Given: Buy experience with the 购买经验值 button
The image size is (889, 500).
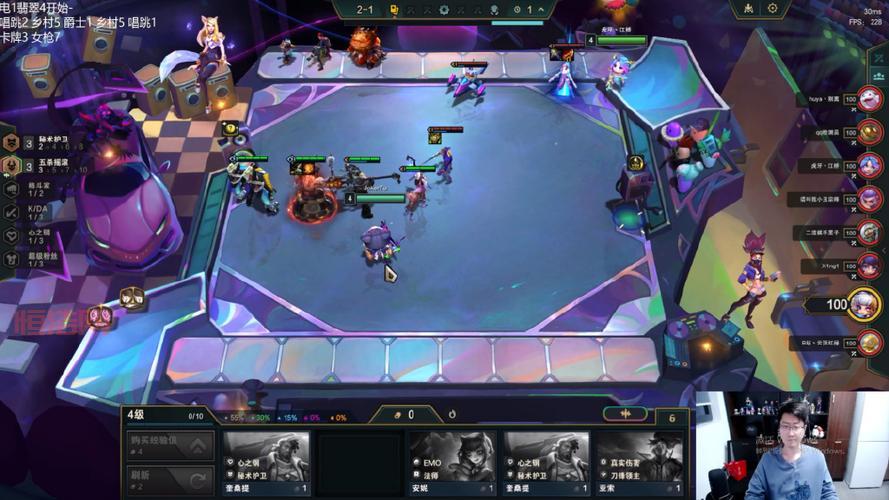Looking at the screenshot, I should tap(170, 444).
